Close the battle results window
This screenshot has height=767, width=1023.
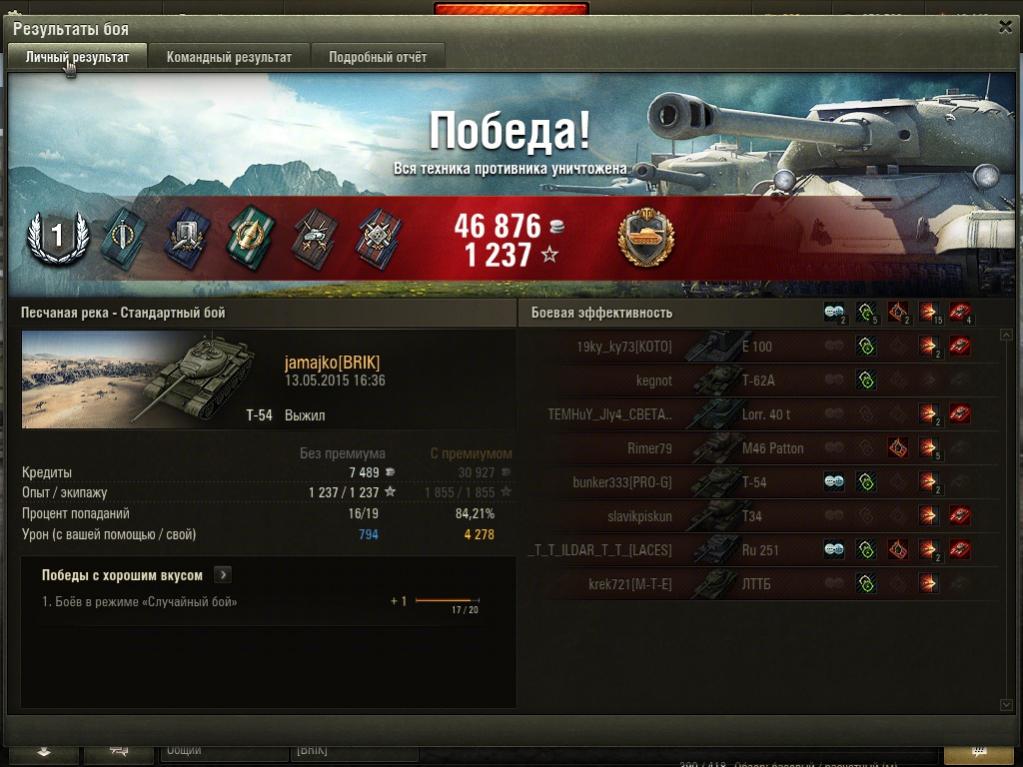pyautogui.click(x=1005, y=27)
